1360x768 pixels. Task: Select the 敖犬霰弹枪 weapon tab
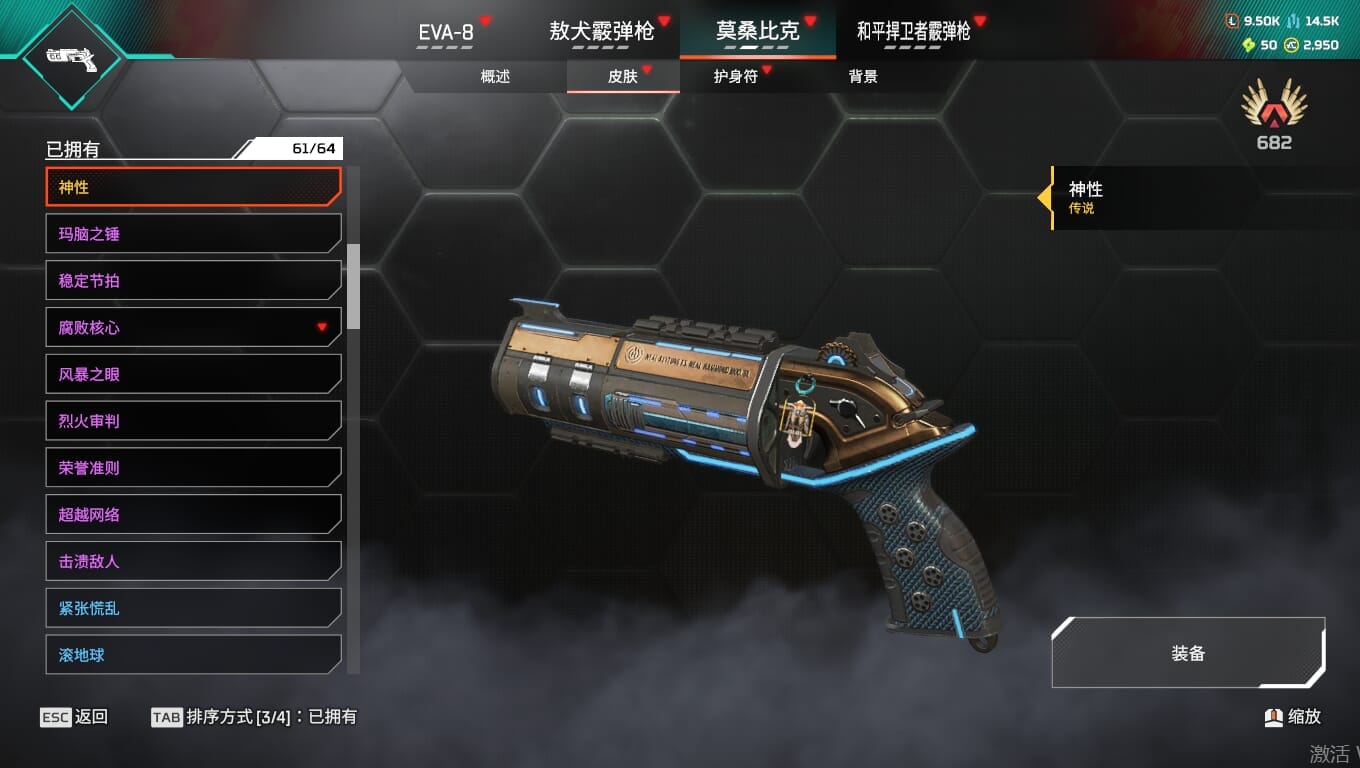pos(601,32)
